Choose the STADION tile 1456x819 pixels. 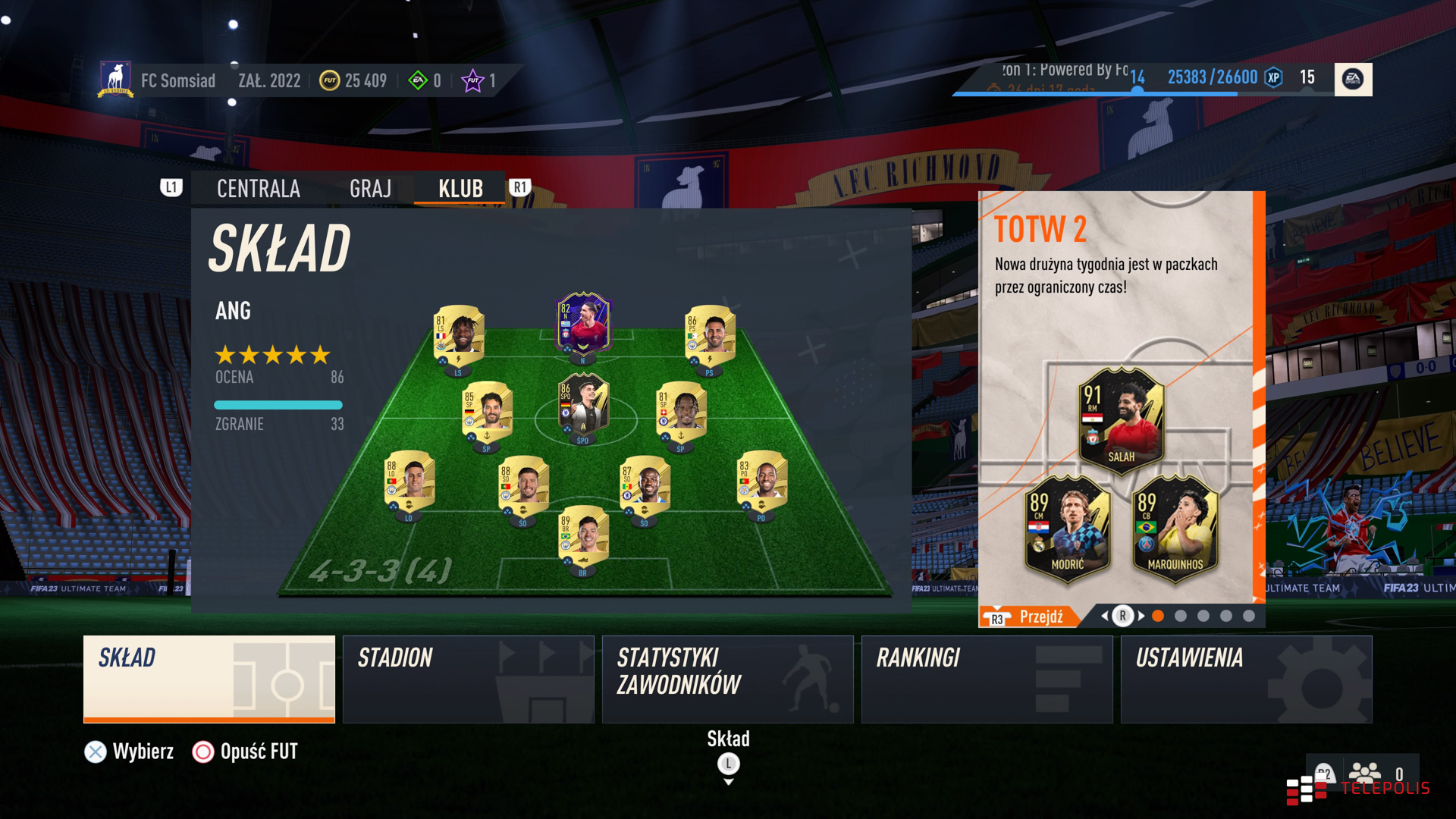click(468, 679)
